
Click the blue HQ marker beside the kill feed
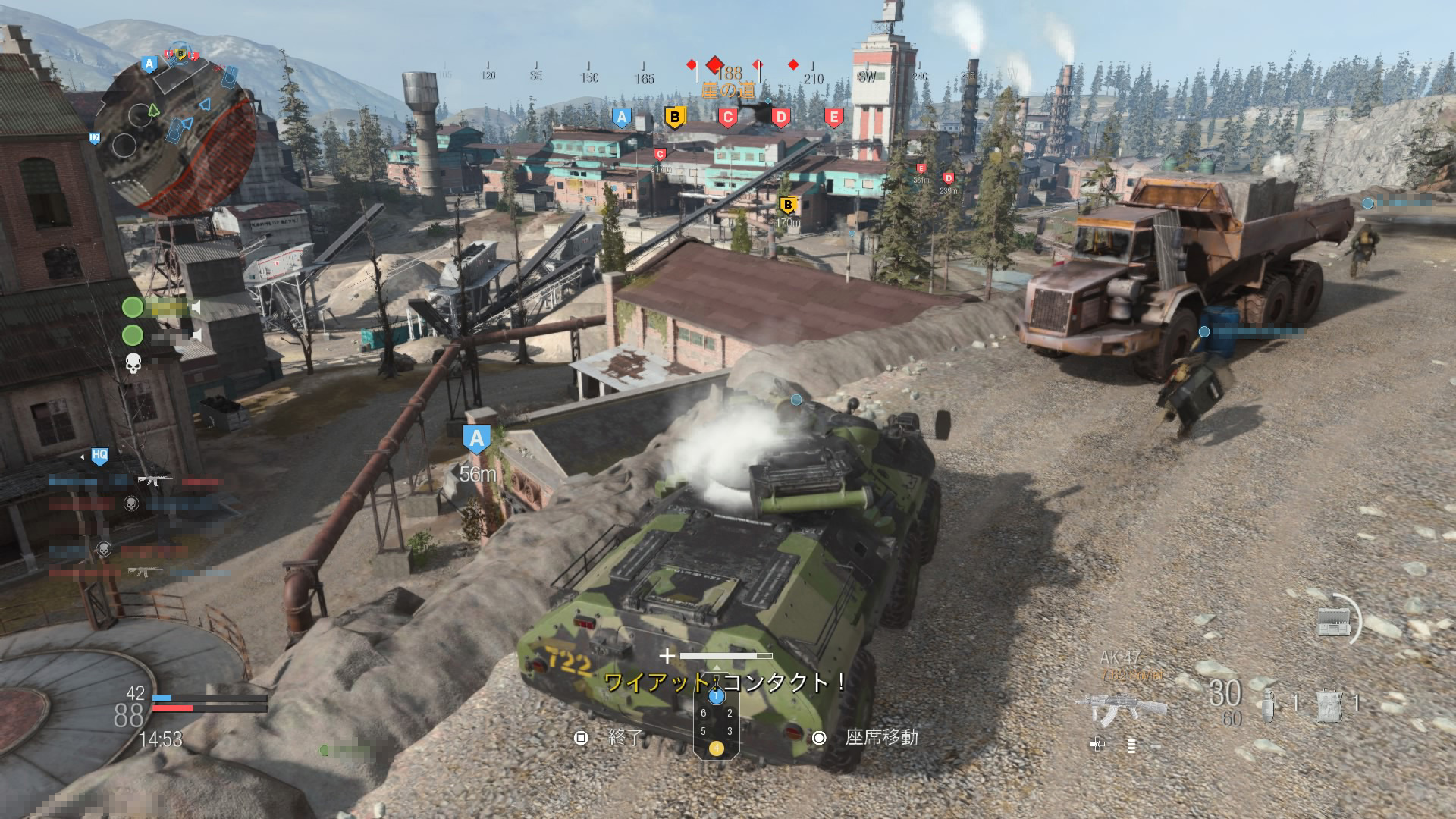click(x=99, y=456)
